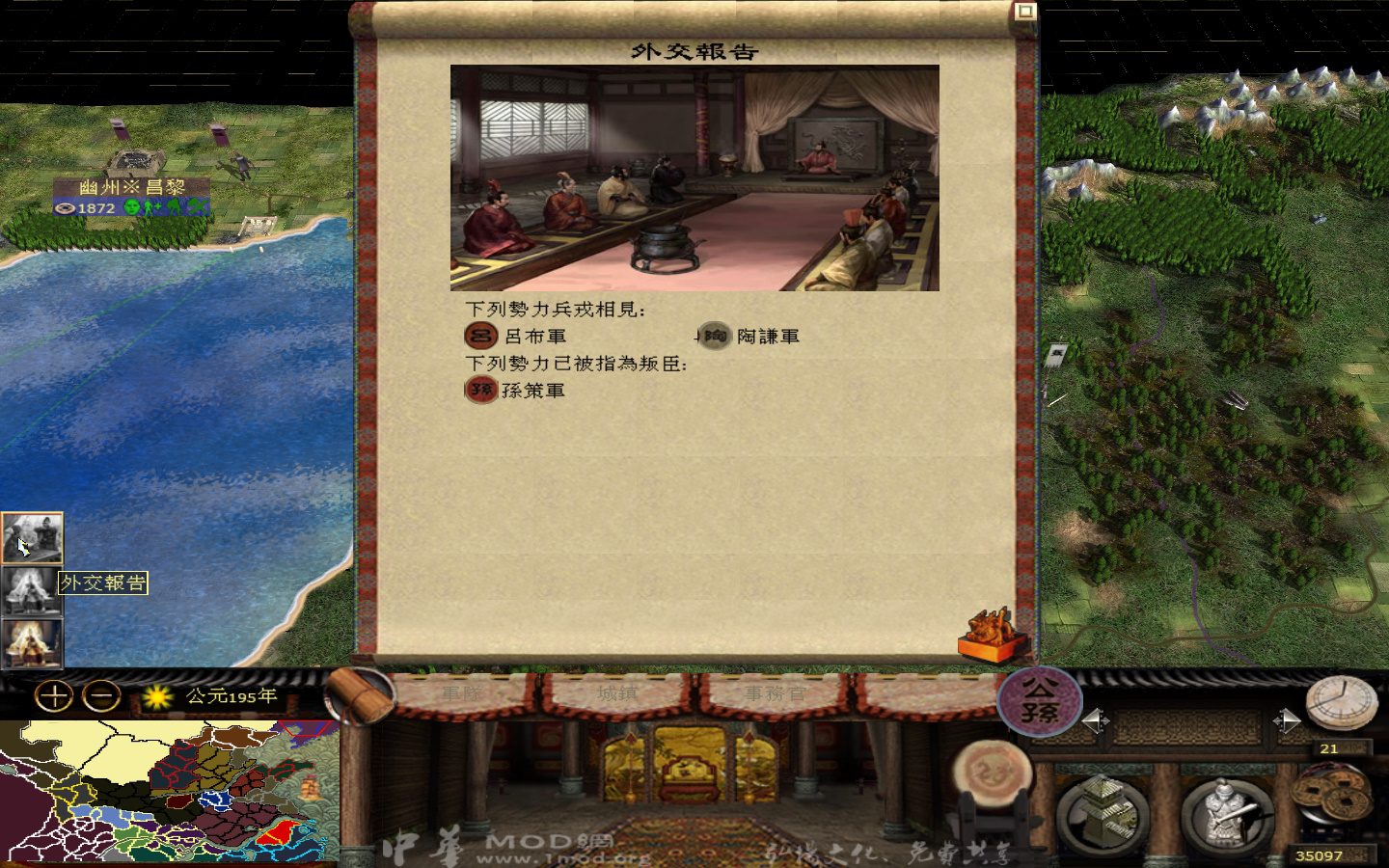1389x868 pixels.
Task: Click the 孫策軍 rebel faction emblem
Action: click(479, 391)
